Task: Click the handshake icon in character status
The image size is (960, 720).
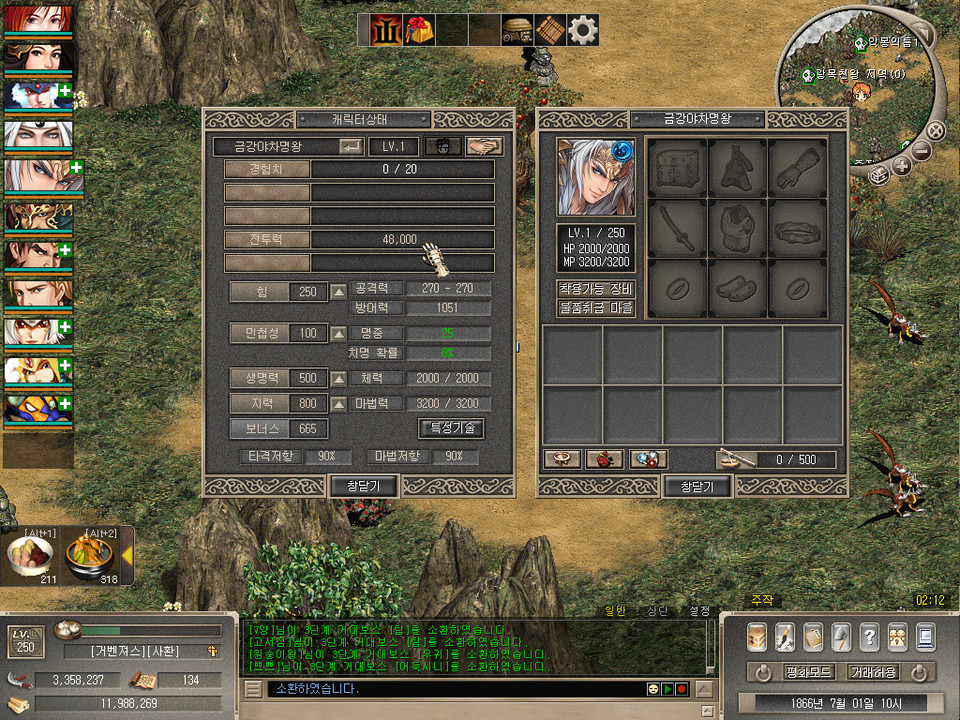Action: point(484,146)
